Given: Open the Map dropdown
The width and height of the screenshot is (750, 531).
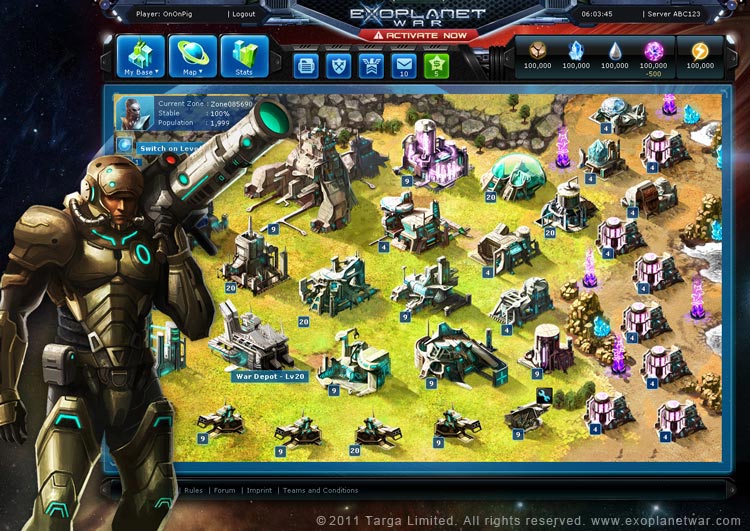Looking at the screenshot, I should tap(192, 57).
